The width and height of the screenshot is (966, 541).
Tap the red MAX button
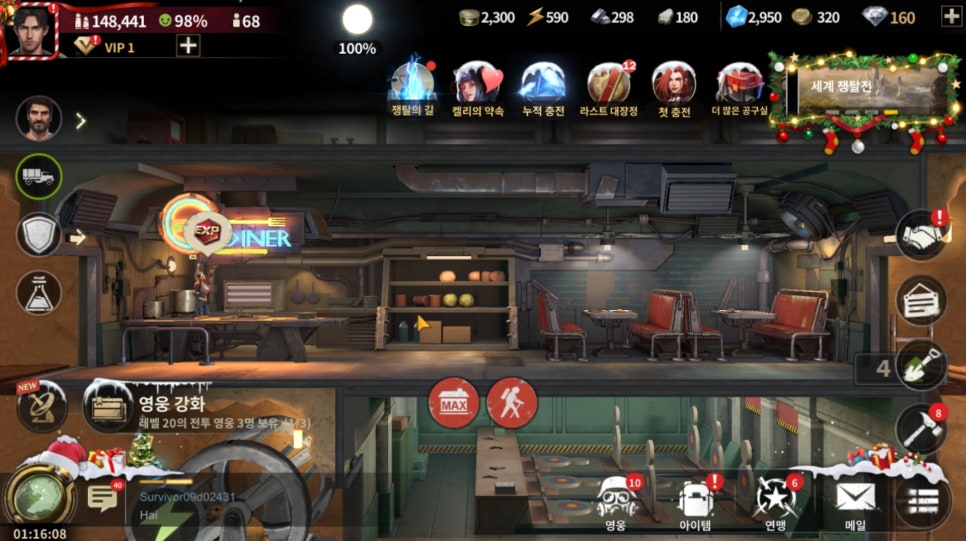[x=453, y=403]
